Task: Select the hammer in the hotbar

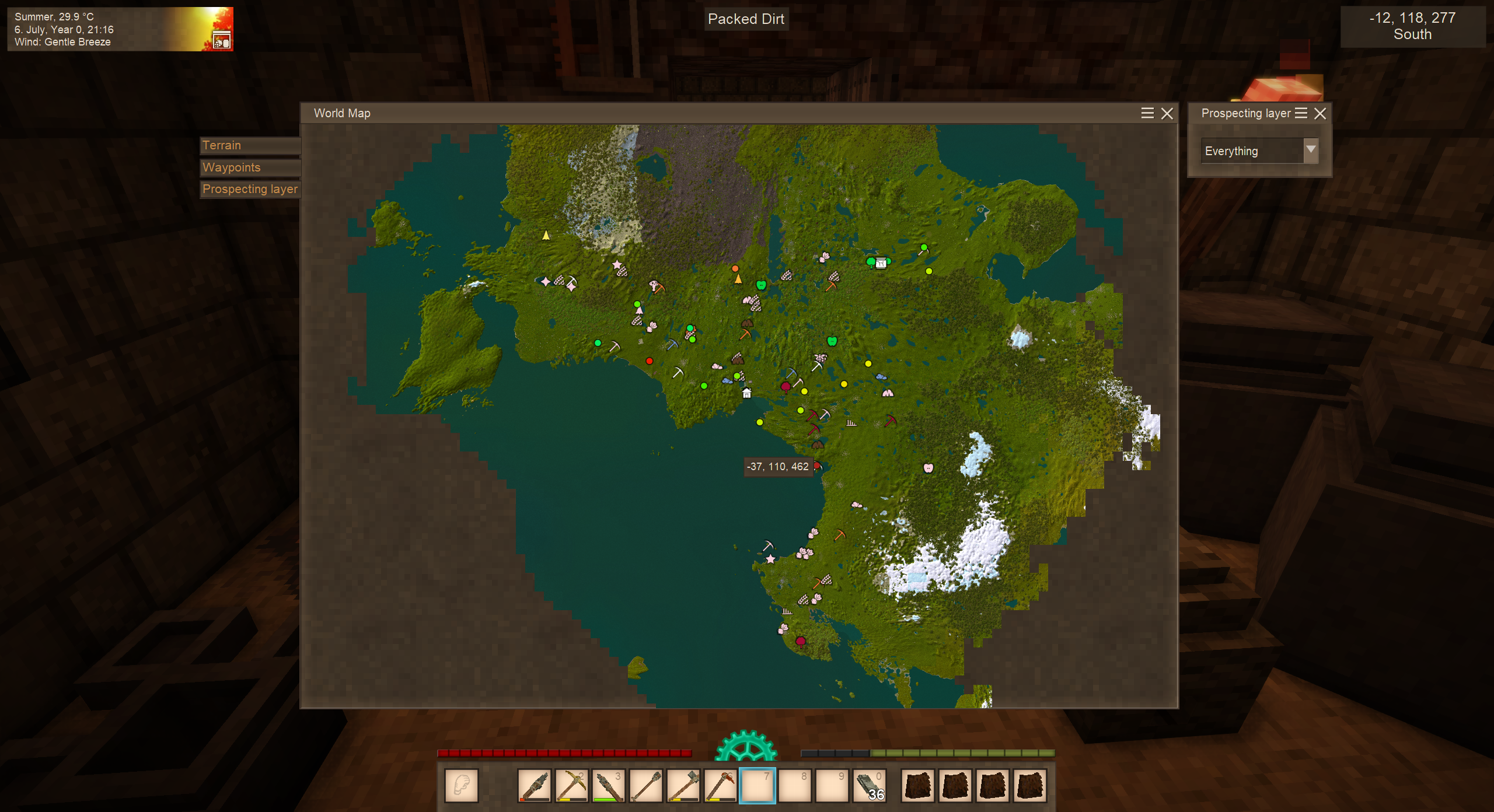Action: pos(683,785)
